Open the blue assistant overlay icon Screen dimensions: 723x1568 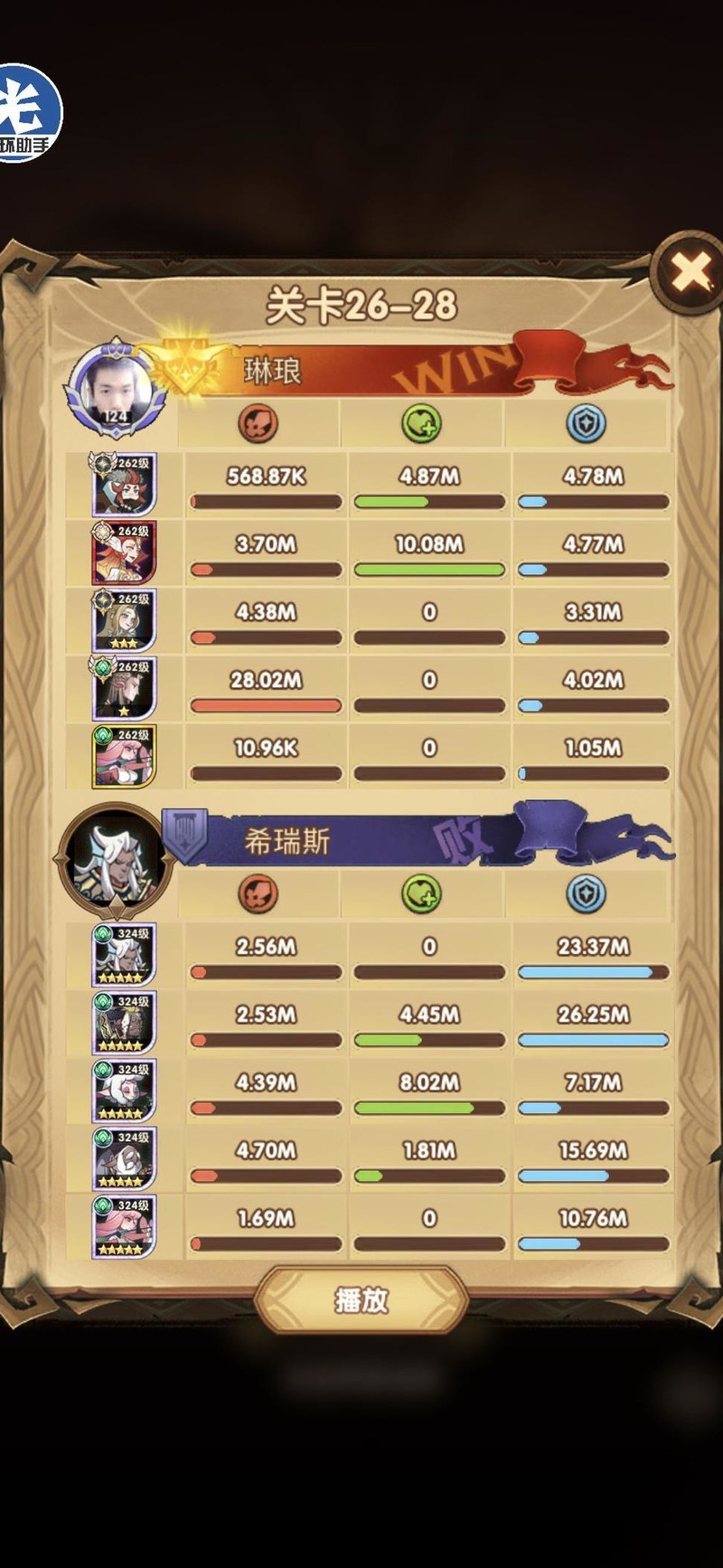pyautogui.click(x=27, y=115)
